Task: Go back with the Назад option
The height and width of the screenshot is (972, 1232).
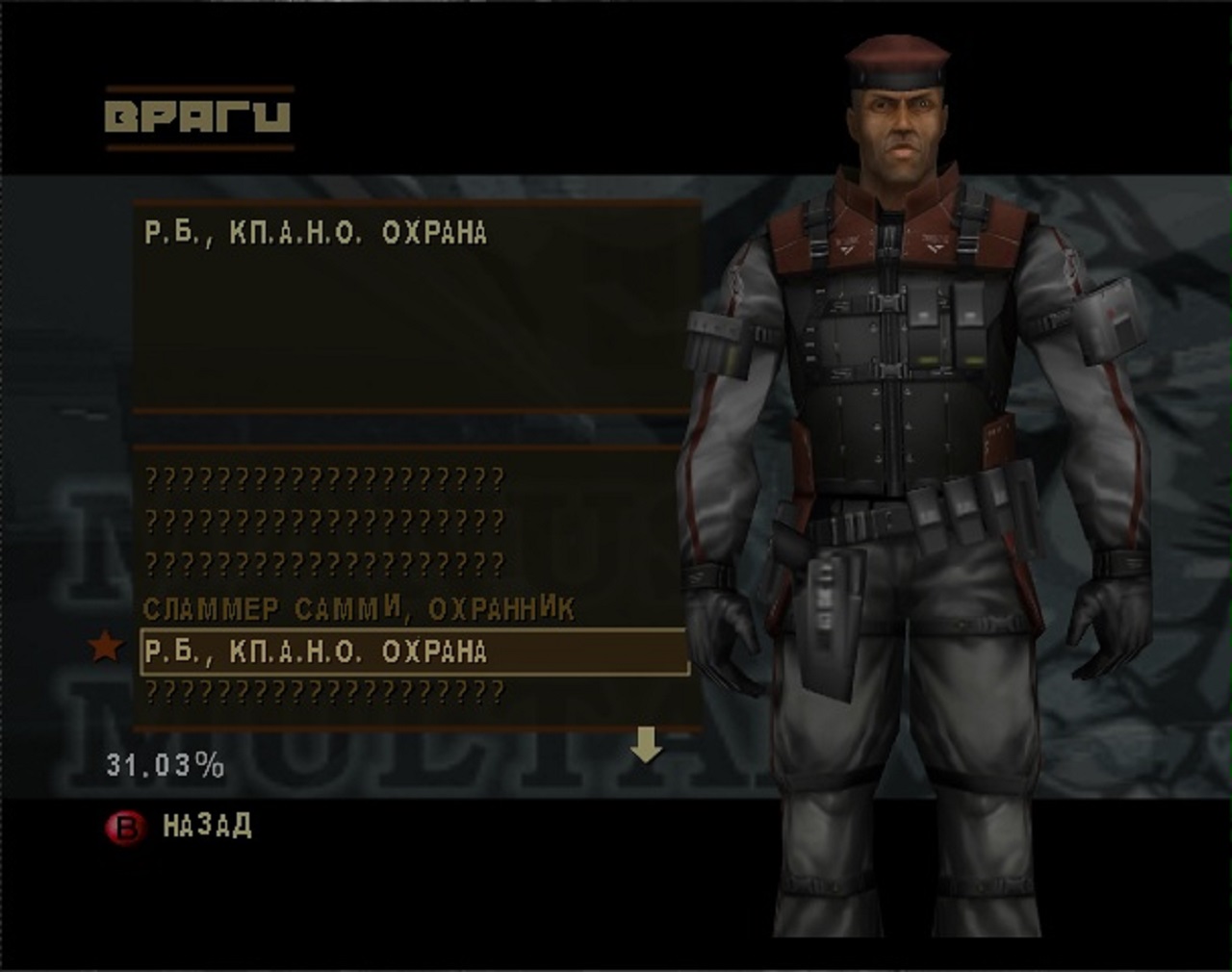Action: tap(206, 826)
